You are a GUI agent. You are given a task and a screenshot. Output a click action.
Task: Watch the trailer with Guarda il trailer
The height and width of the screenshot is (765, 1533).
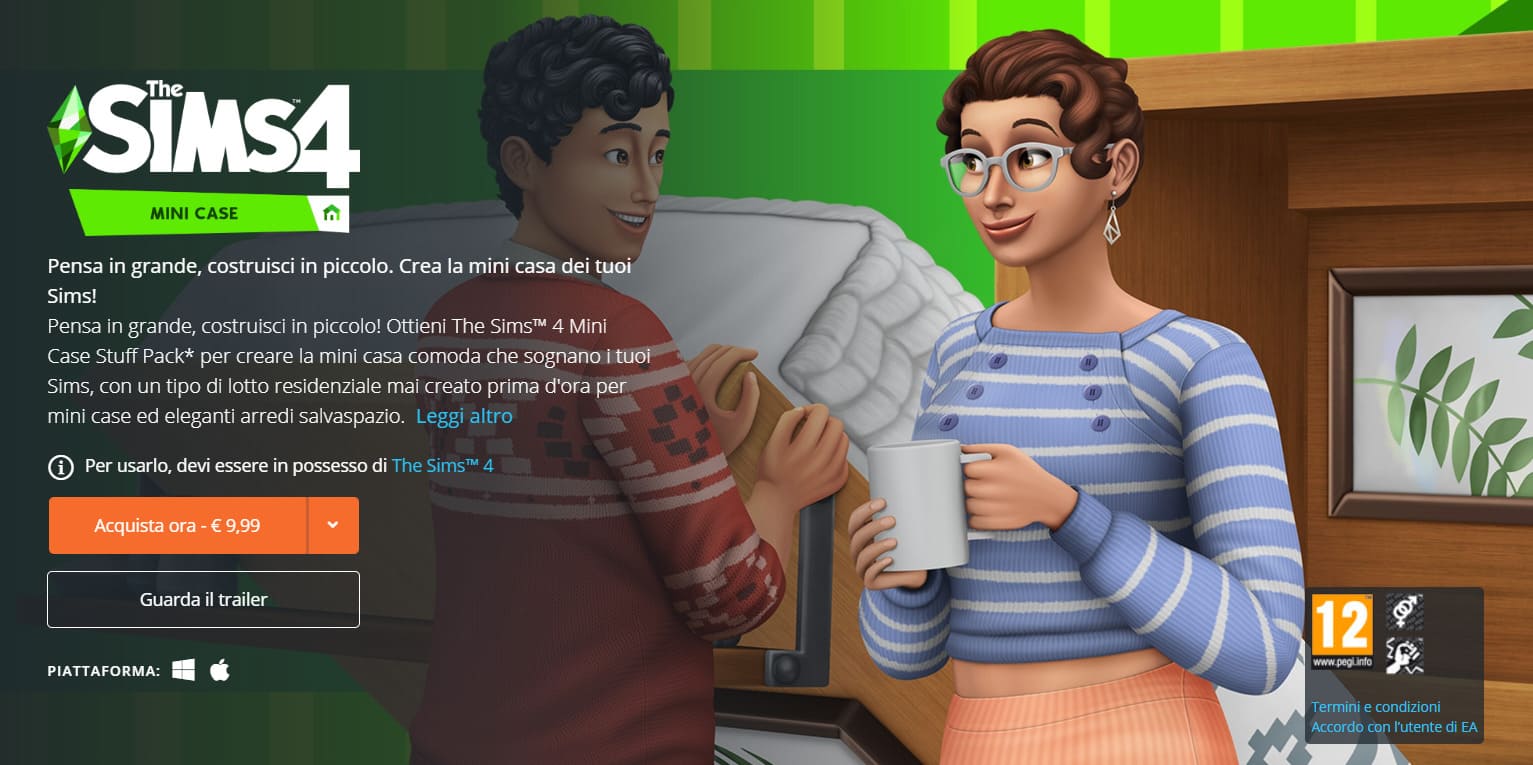pyautogui.click(x=203, y=600)
